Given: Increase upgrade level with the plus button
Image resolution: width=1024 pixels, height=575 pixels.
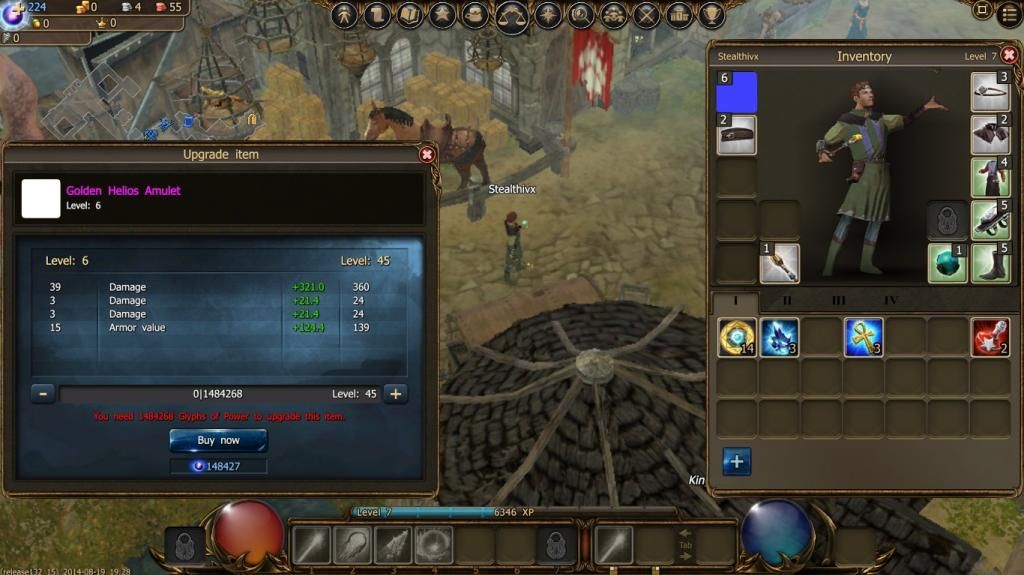Looking at the screenshot, I should (x=396, y=394).
